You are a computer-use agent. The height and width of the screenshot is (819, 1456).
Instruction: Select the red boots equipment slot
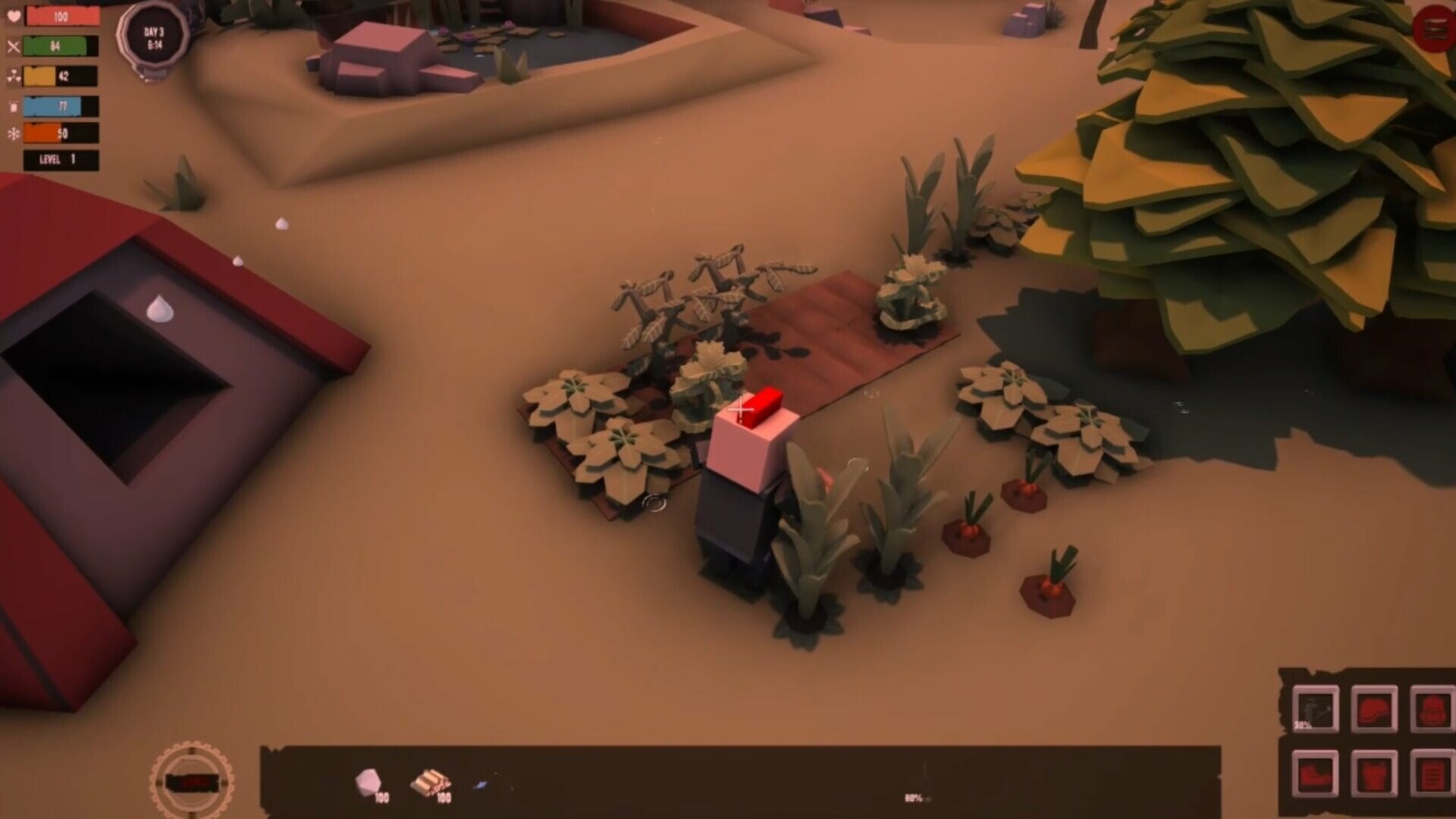(1316, 773)
